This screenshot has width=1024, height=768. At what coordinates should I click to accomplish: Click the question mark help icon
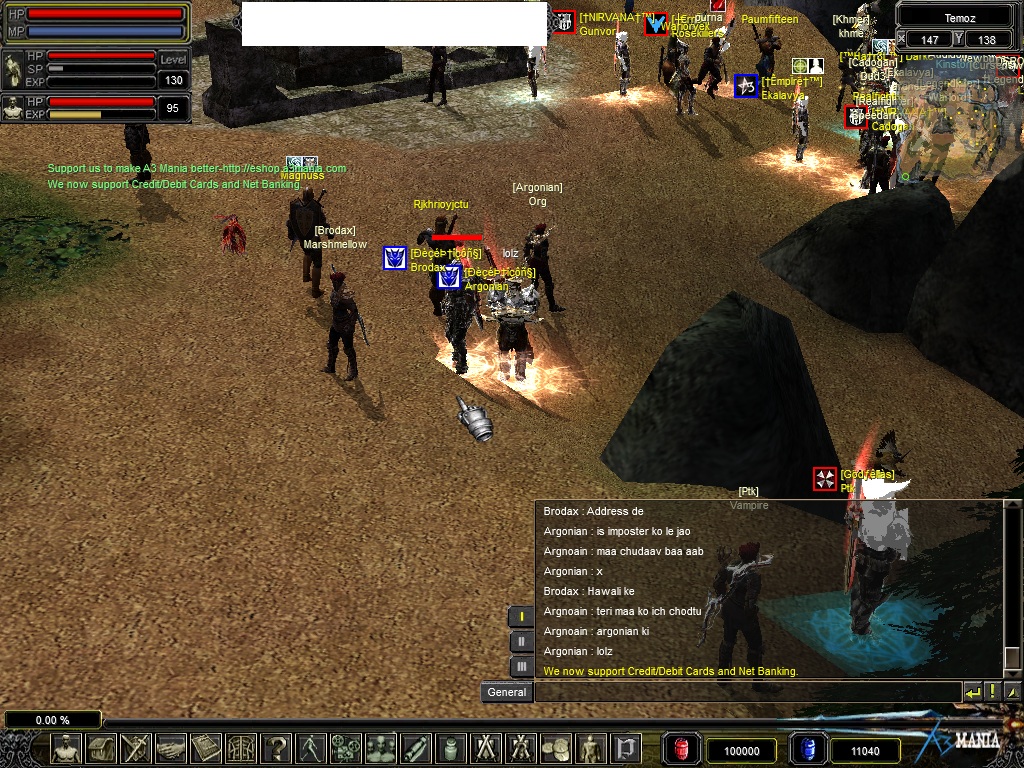point(276,748)
